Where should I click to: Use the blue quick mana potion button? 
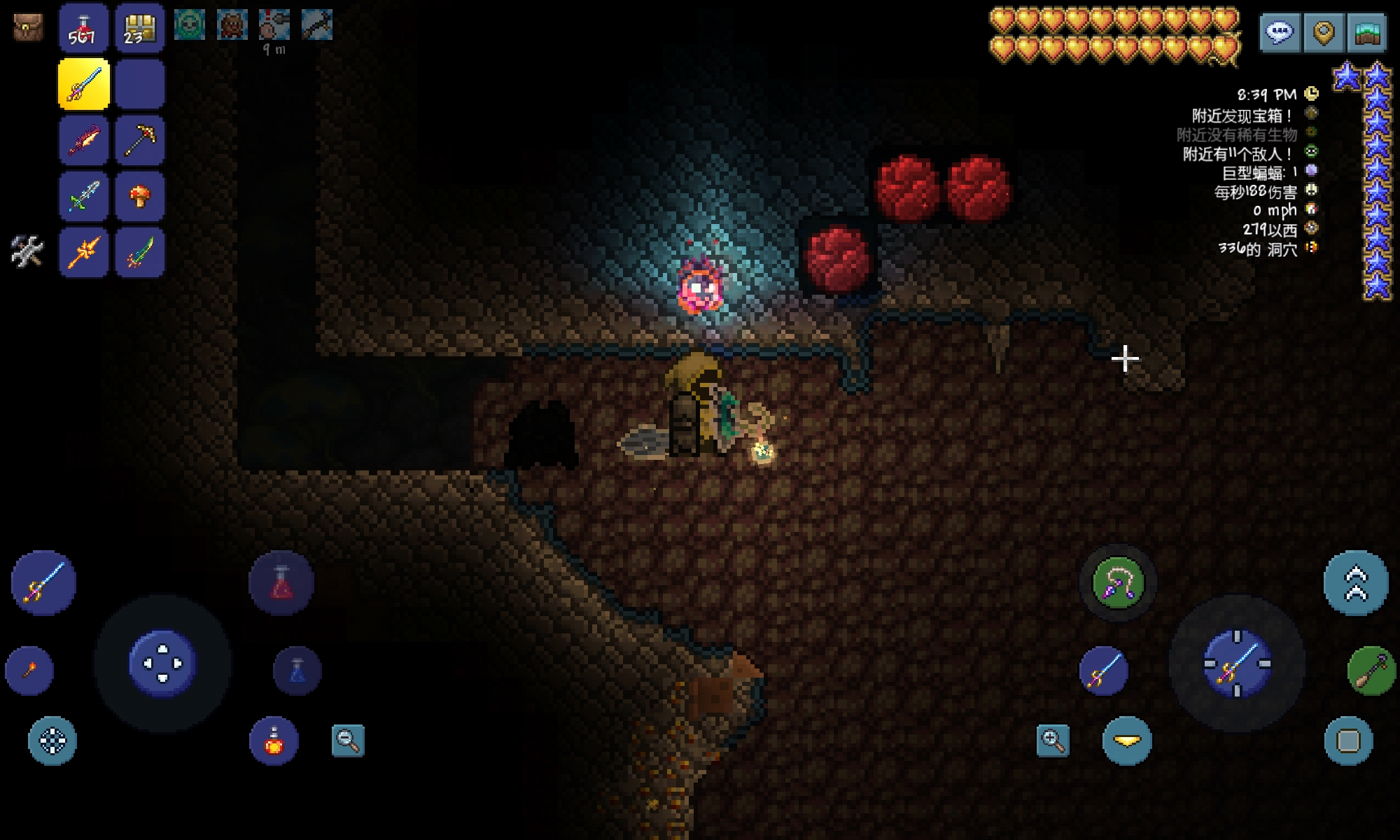tap(297, 671)
